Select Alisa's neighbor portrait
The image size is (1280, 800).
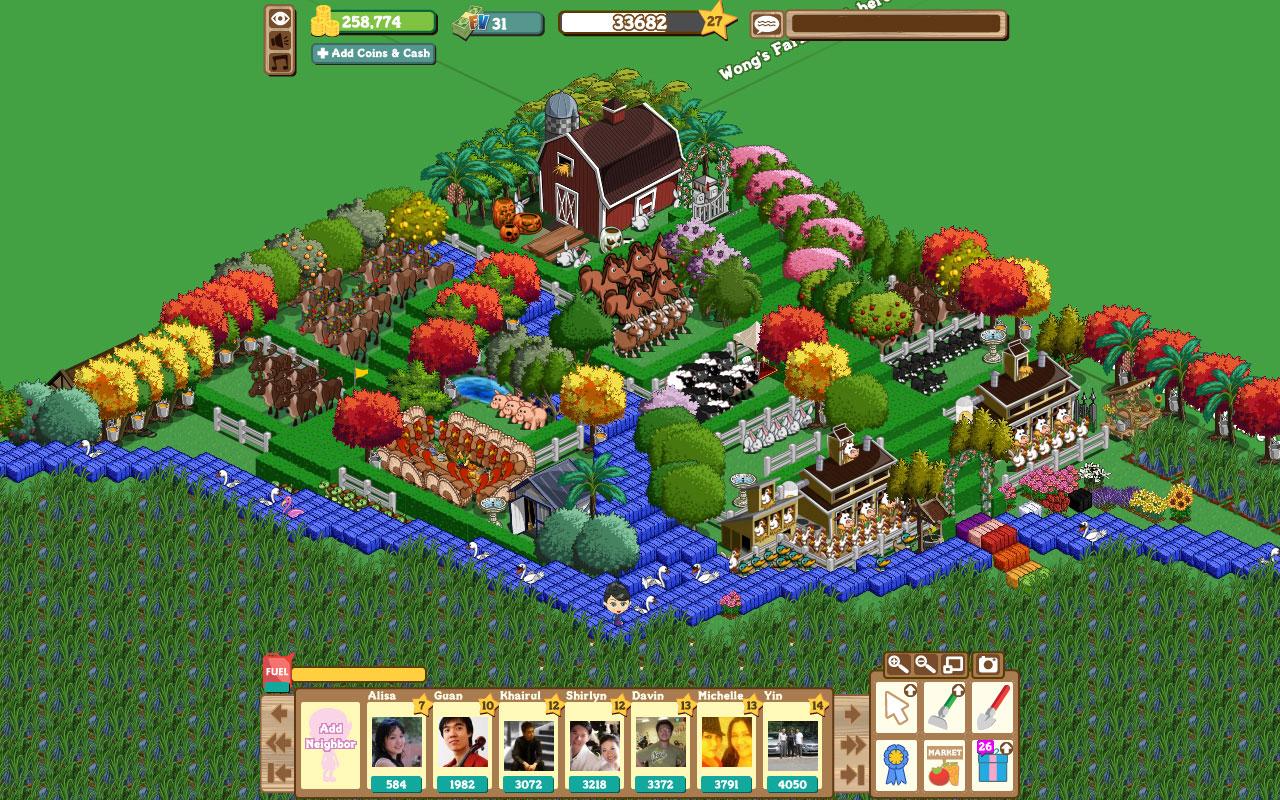pos(399,744)
